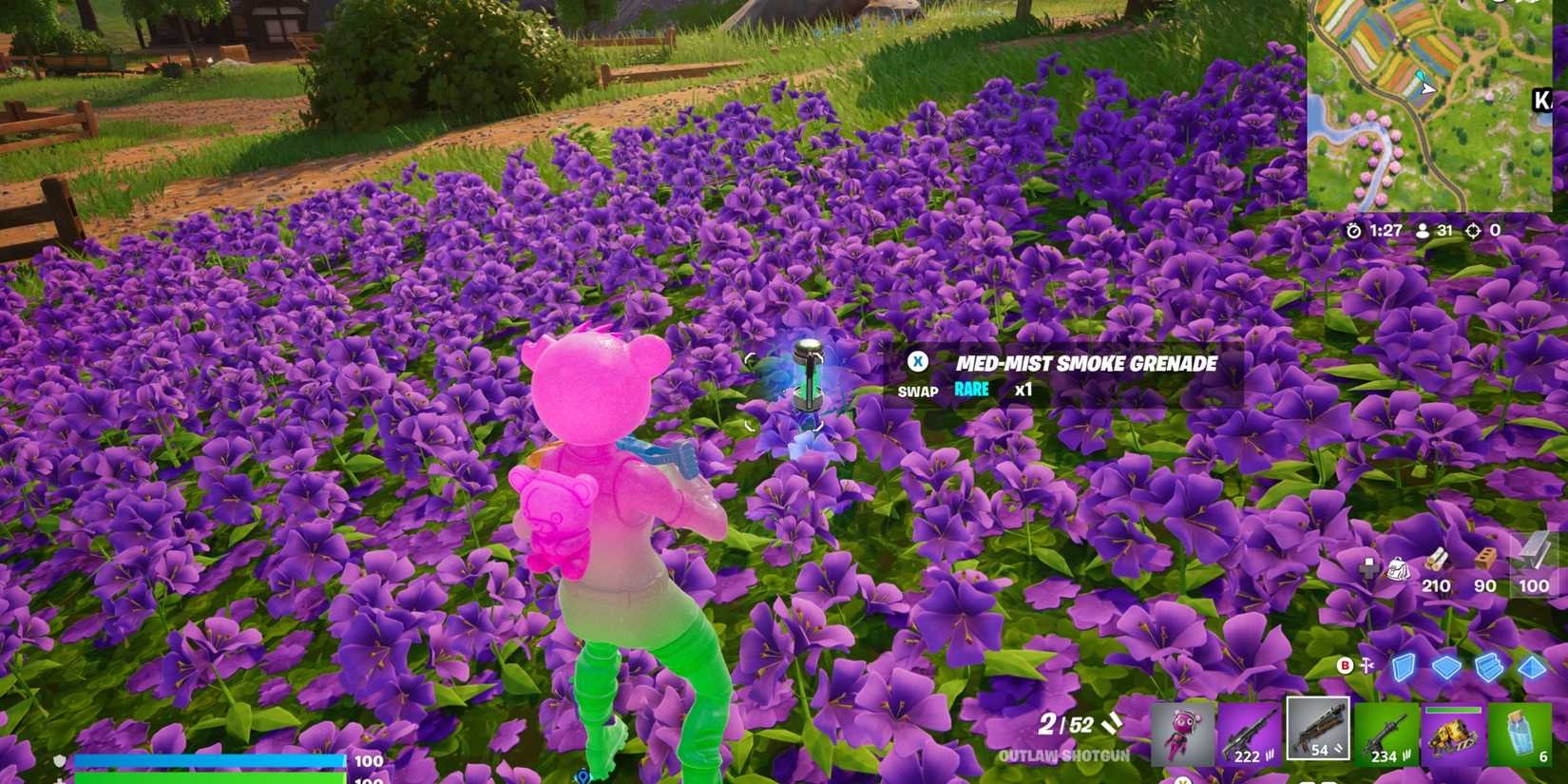Select the pyramid build piece icon
Image resolution: width=1568 pixels, height=784 pixels.
(x=1532, y=666)
